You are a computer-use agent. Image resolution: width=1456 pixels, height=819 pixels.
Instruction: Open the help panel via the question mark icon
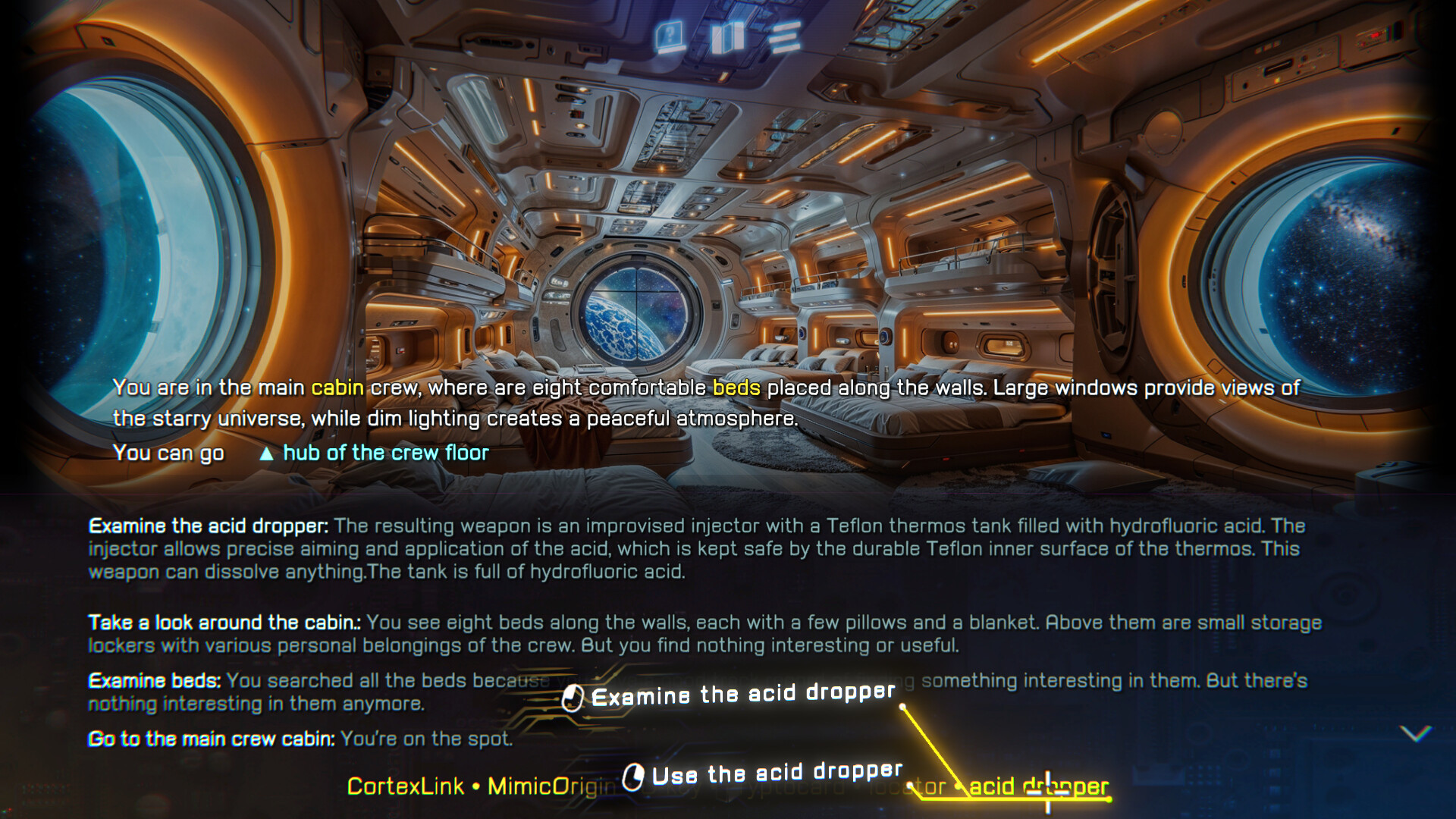(x=671, y=34)
